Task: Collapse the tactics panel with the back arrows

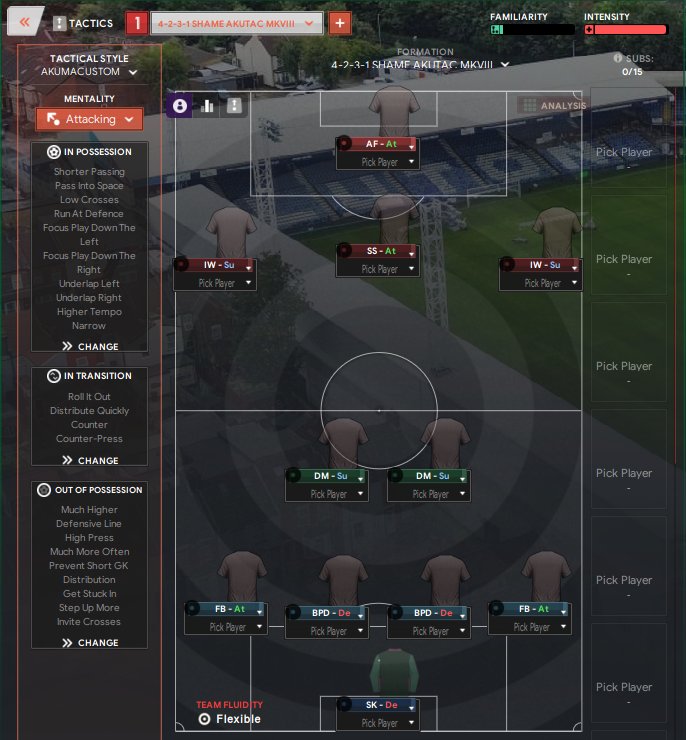Action: [x=26, y=22]
